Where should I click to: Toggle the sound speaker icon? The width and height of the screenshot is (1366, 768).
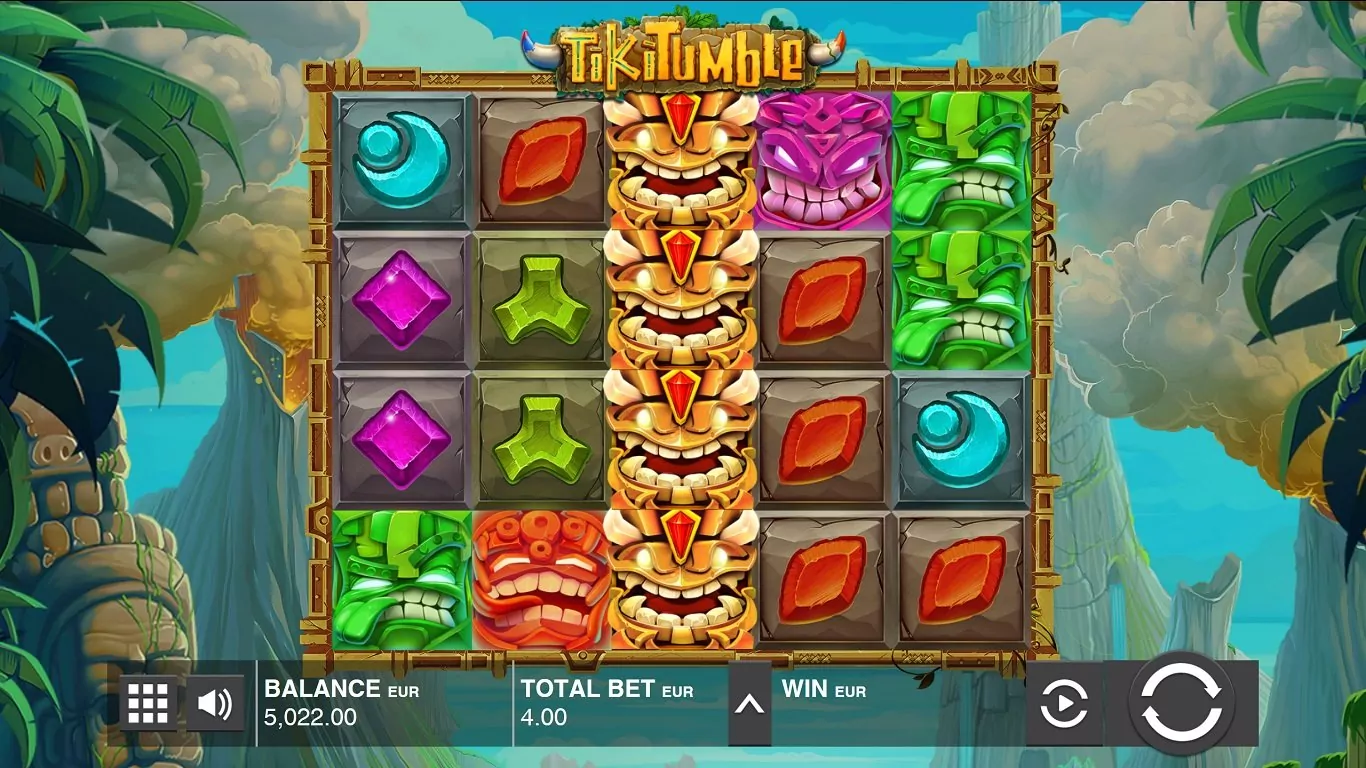click(214, 704)
